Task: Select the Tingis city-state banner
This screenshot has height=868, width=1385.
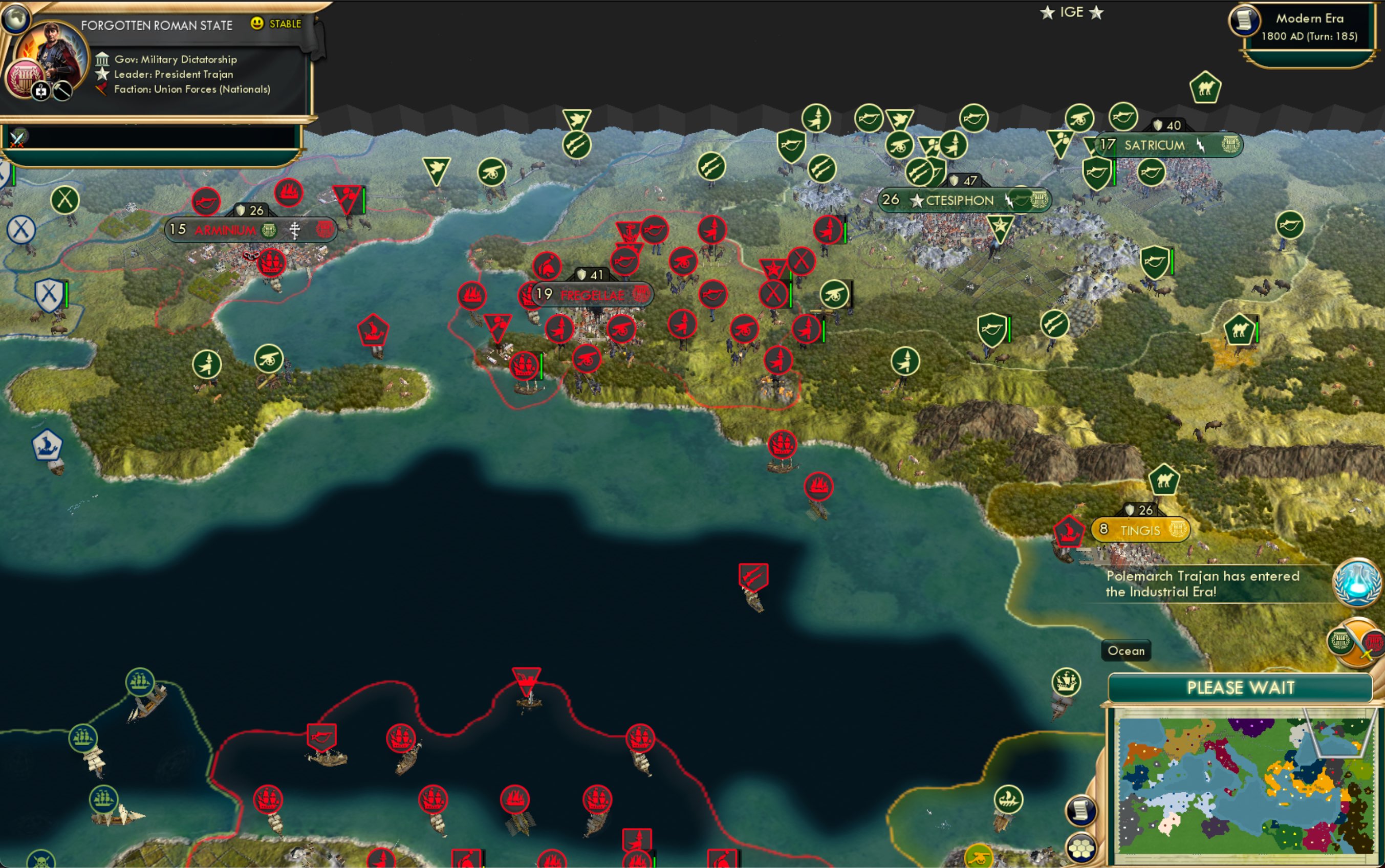Action: (1142, 529)
